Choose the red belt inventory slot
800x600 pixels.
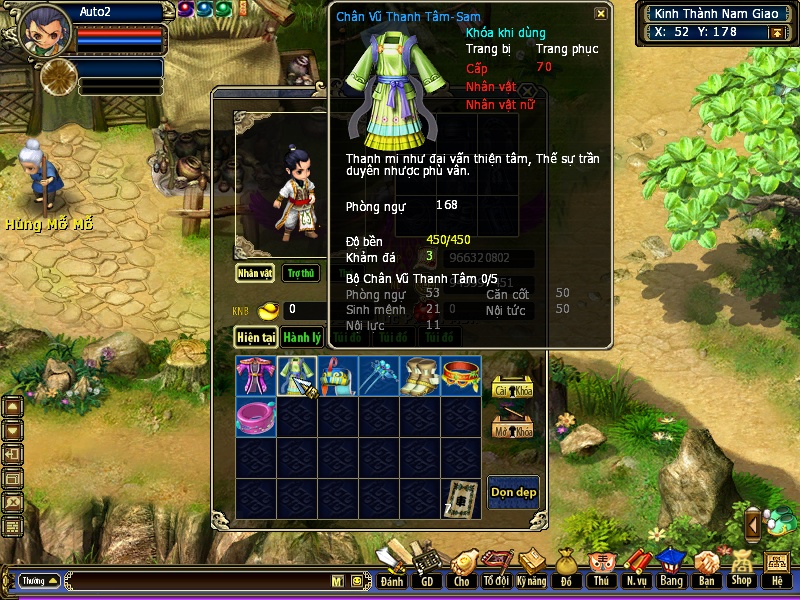point(461,375)
